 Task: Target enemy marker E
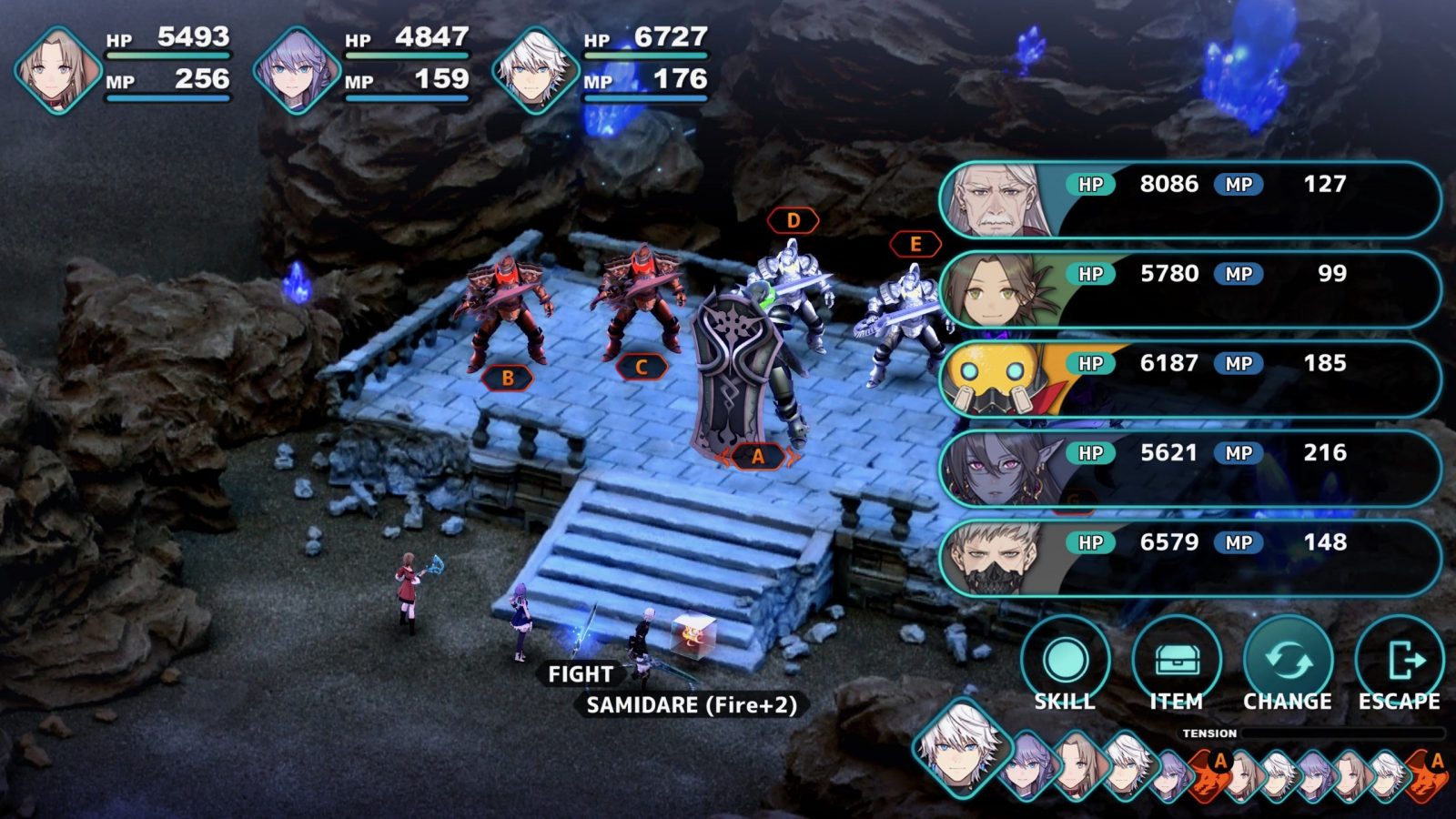(915, 244)
